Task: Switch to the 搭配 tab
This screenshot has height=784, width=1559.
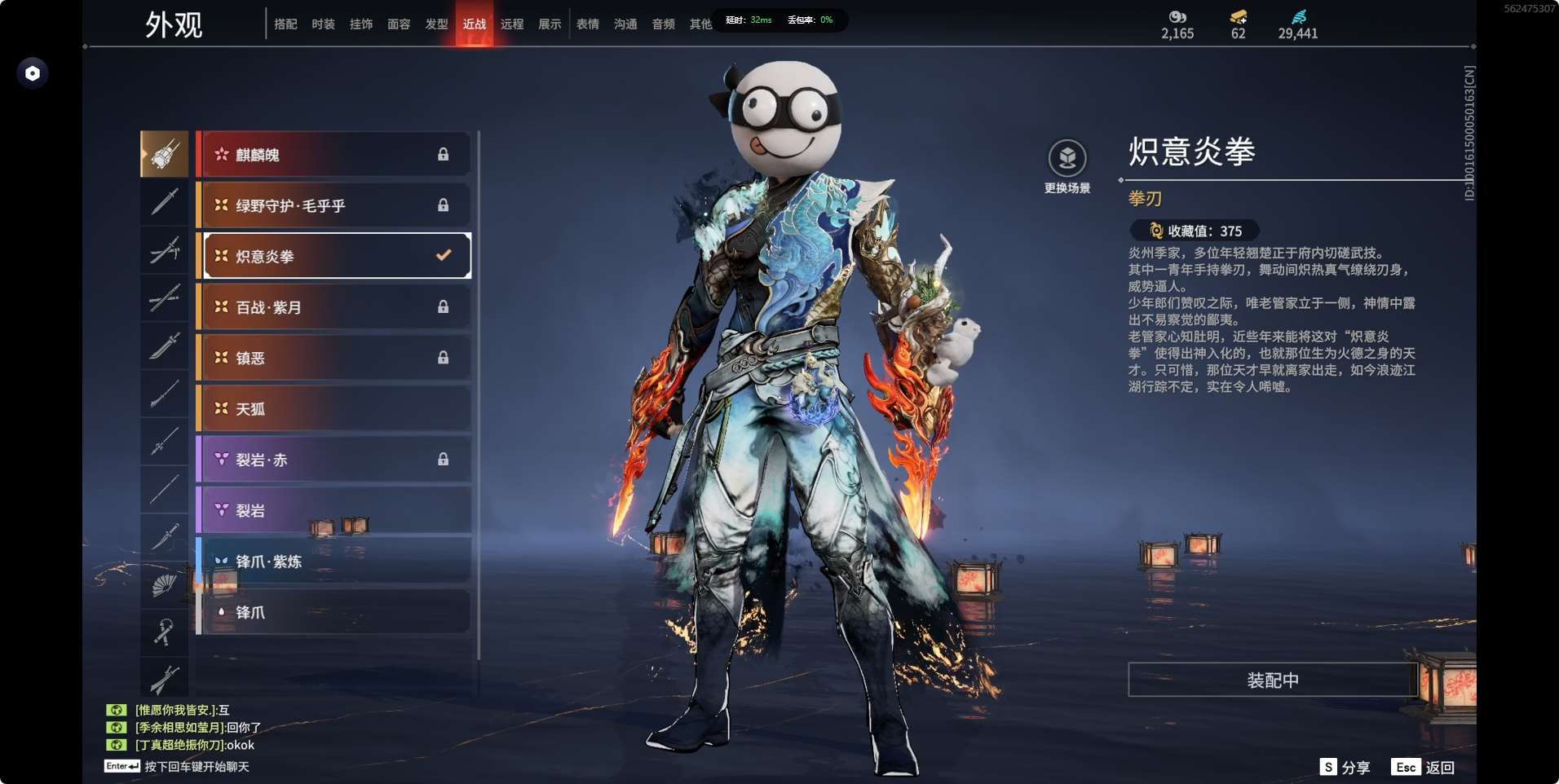Action: point(285,24)
